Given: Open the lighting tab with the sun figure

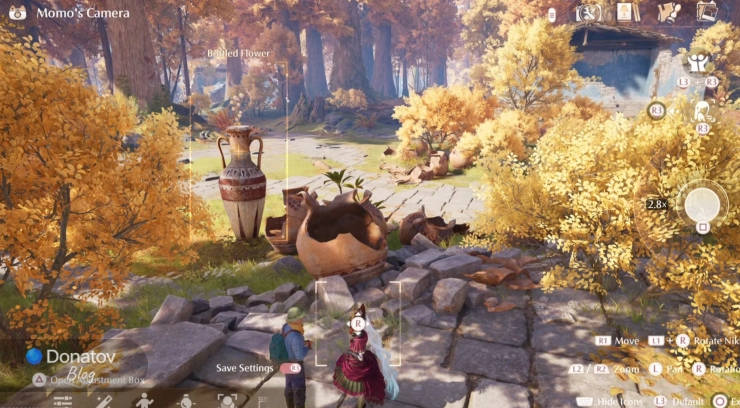Looking at the screenshot, I should 185,401.
